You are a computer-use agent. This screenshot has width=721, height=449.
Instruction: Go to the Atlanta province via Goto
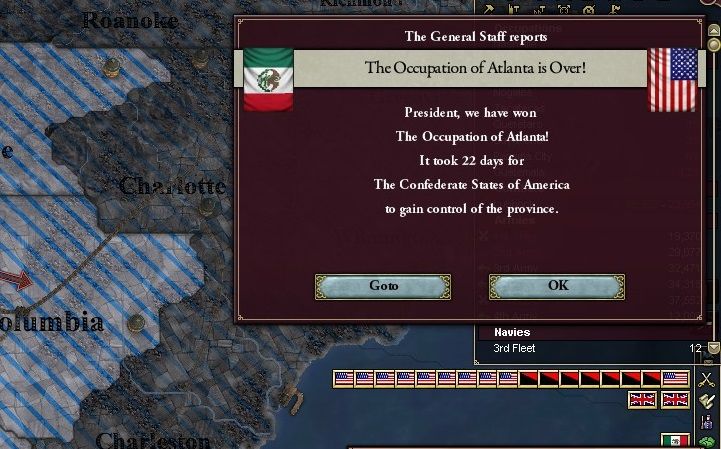383,286
